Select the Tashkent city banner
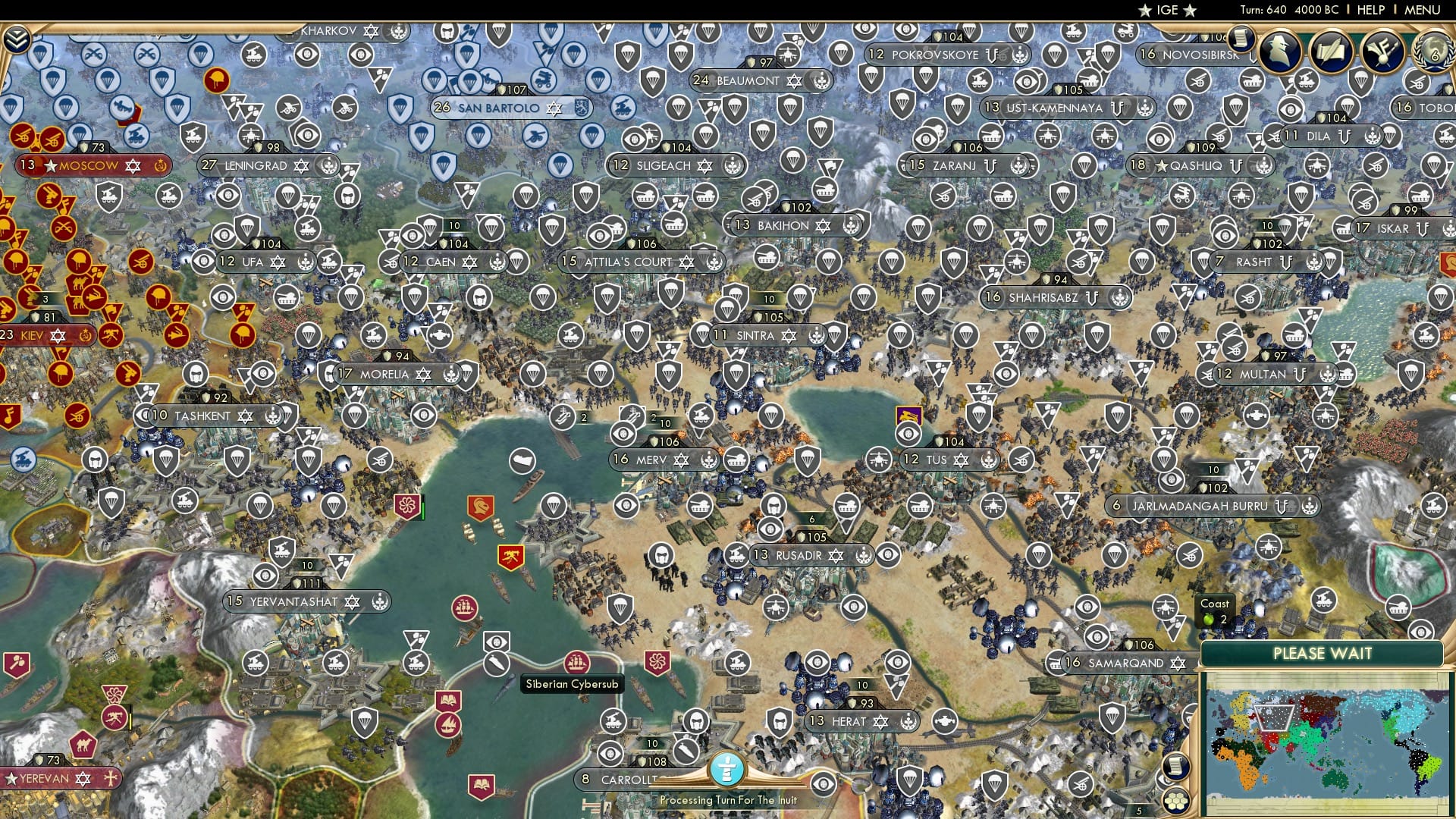 [202, 415]
